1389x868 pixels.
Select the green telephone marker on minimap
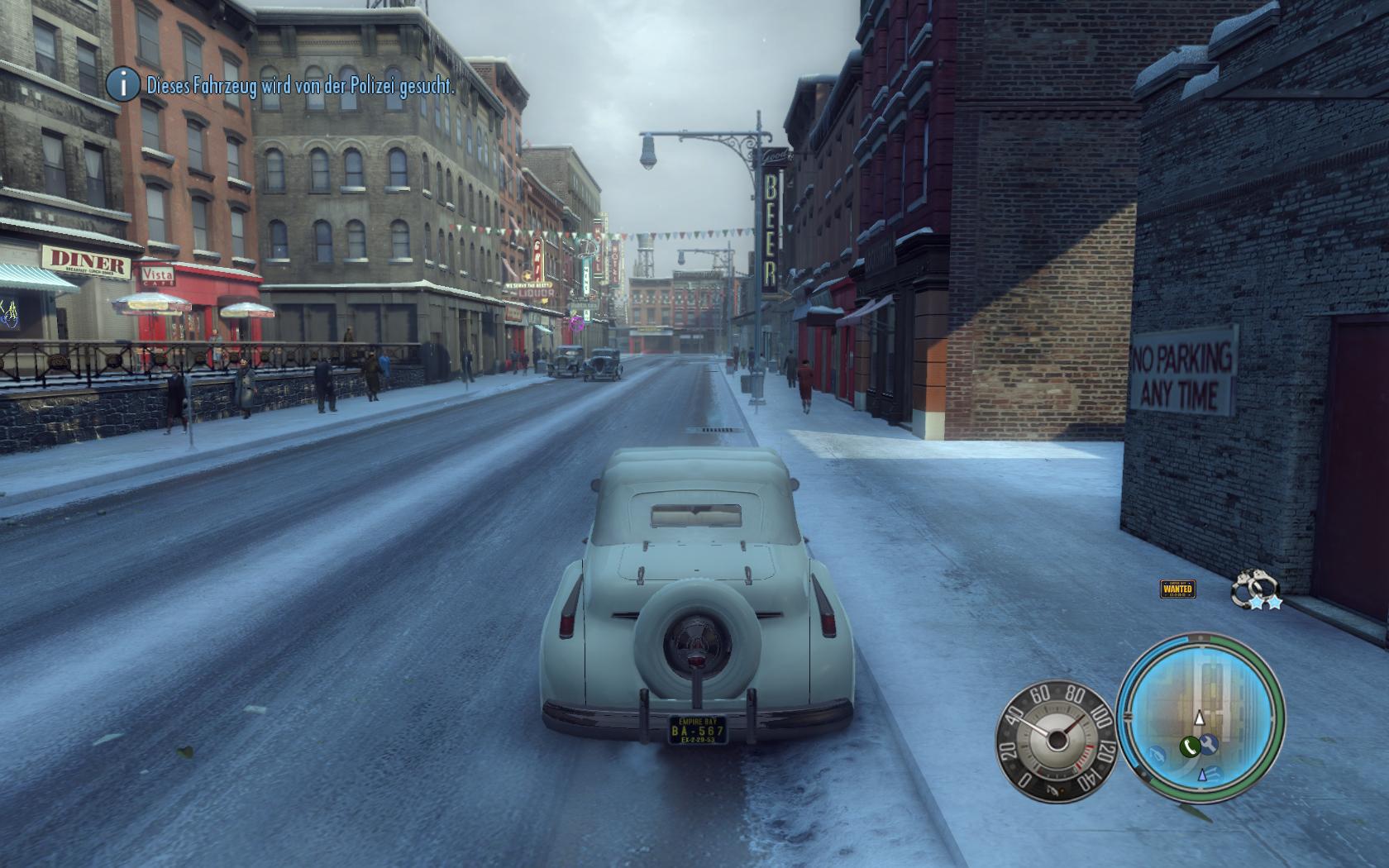[1189, 747]
